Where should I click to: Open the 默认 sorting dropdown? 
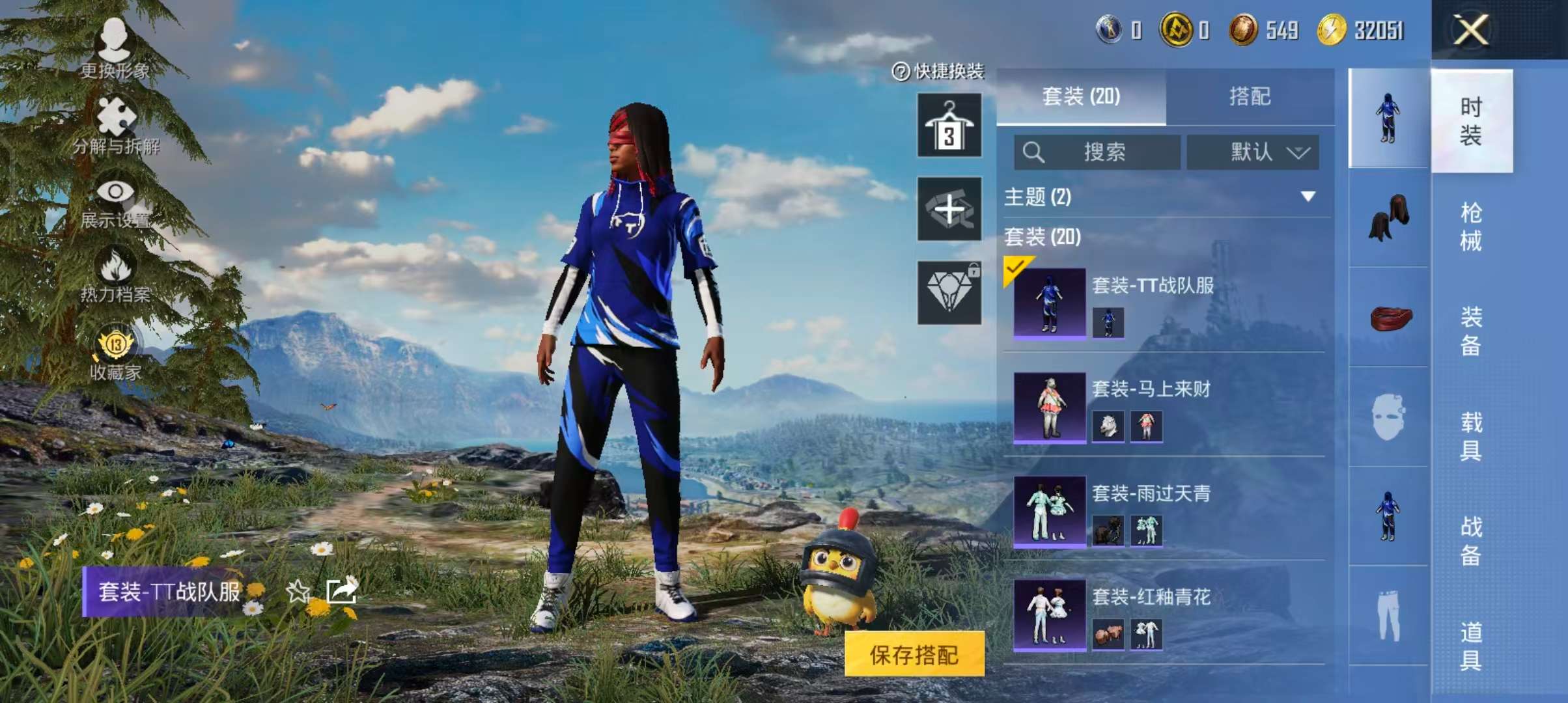tap(1251, 153)
